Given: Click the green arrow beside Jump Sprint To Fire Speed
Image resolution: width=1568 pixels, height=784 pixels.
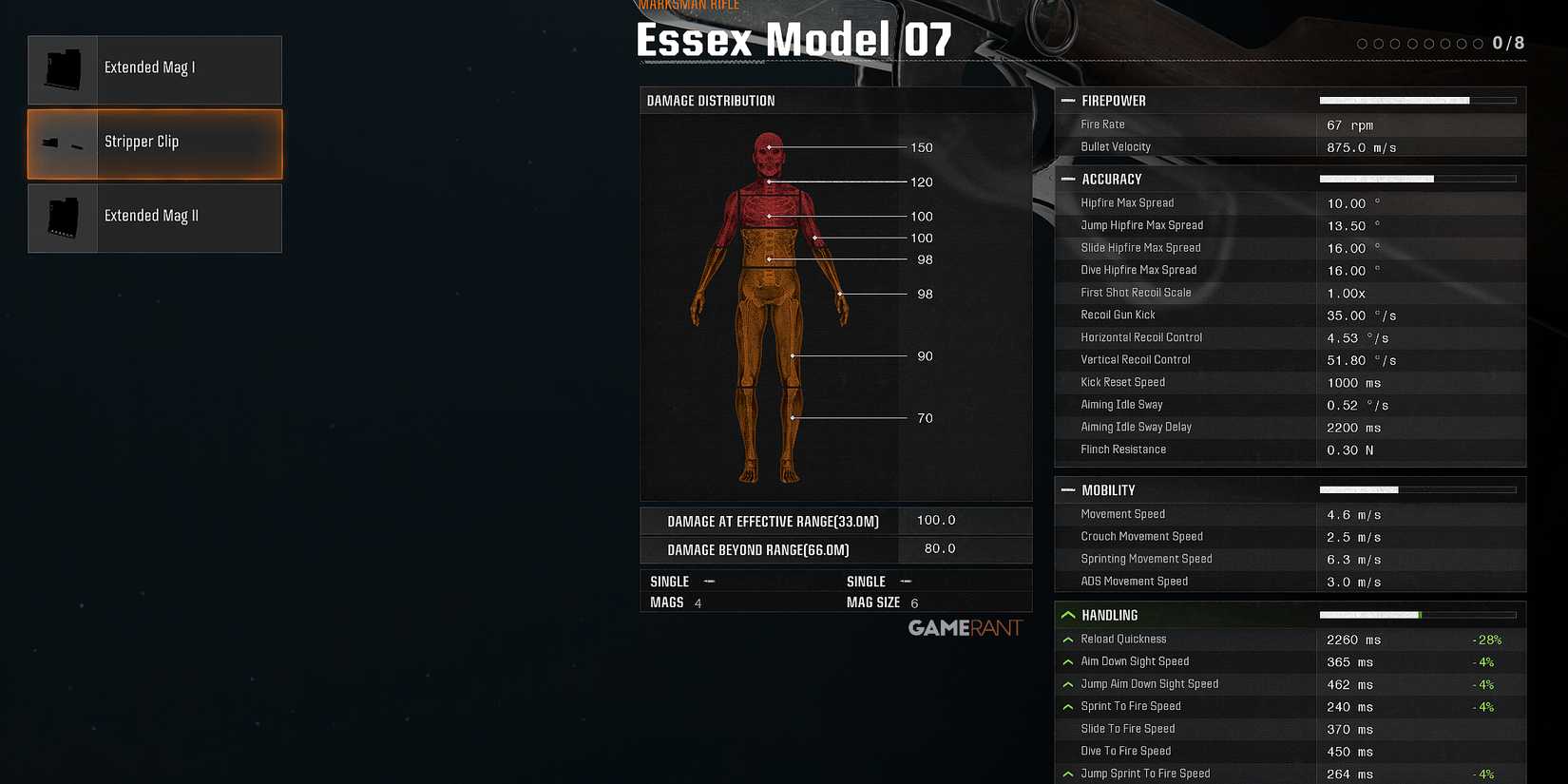Looking at the screenshot, I should [1068, 773].
